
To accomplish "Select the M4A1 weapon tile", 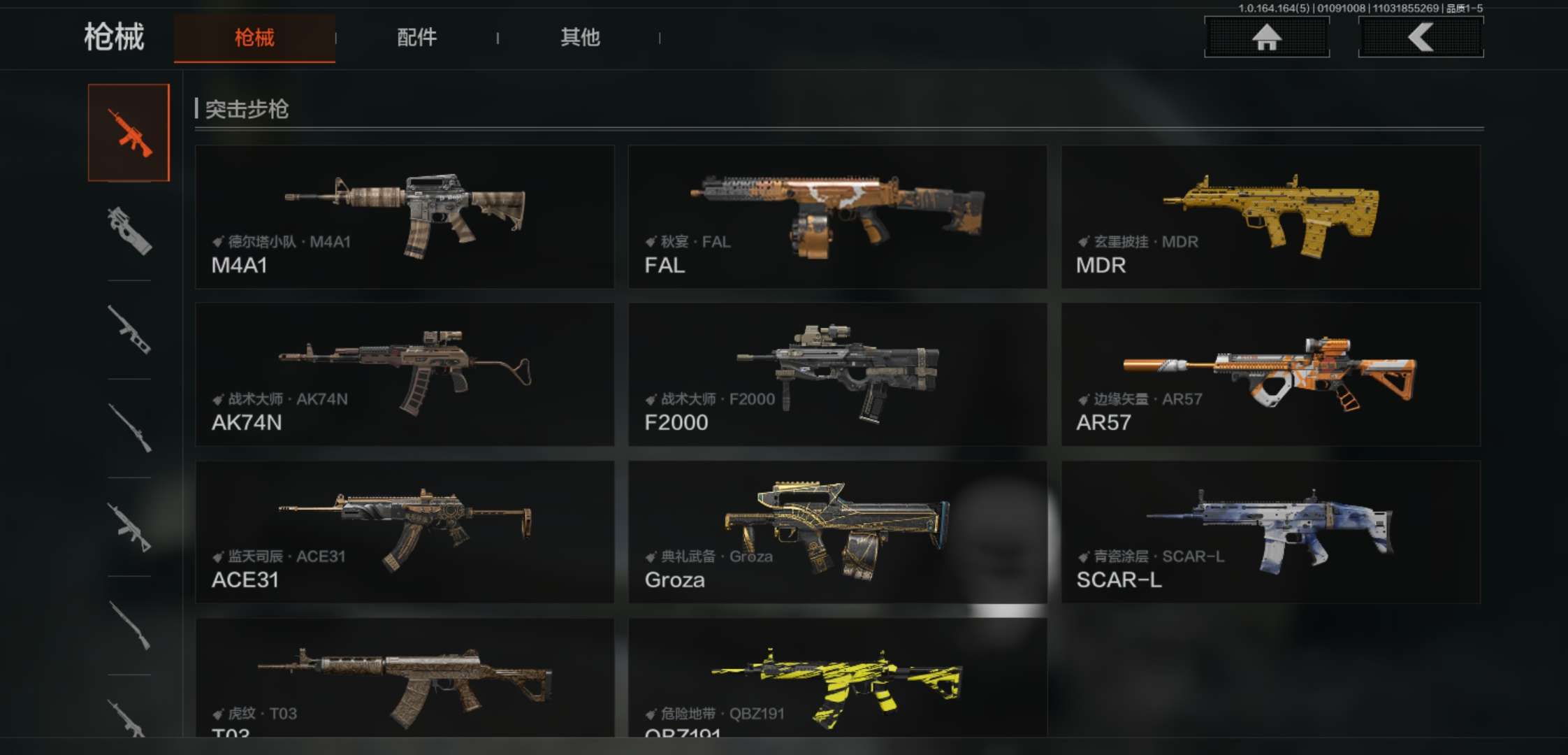I will [x=405, y=217].
